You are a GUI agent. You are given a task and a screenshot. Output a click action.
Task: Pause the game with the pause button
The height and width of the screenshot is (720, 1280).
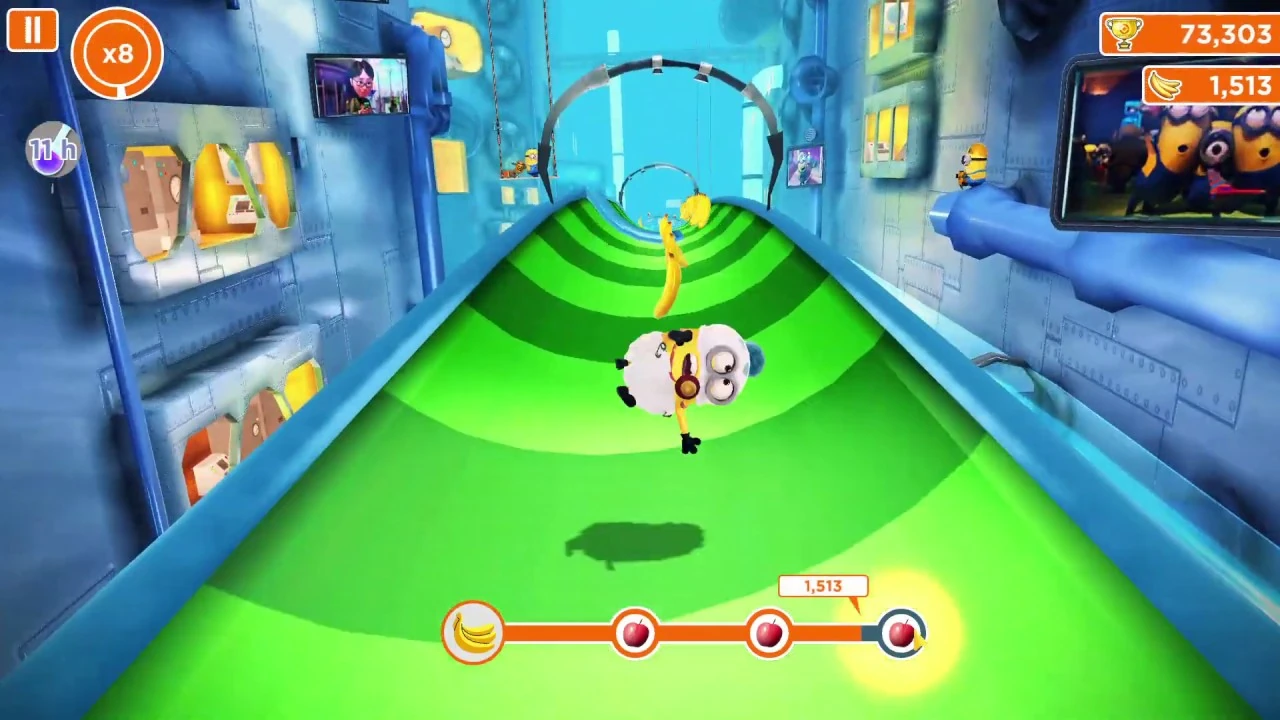tap(31, 29)
